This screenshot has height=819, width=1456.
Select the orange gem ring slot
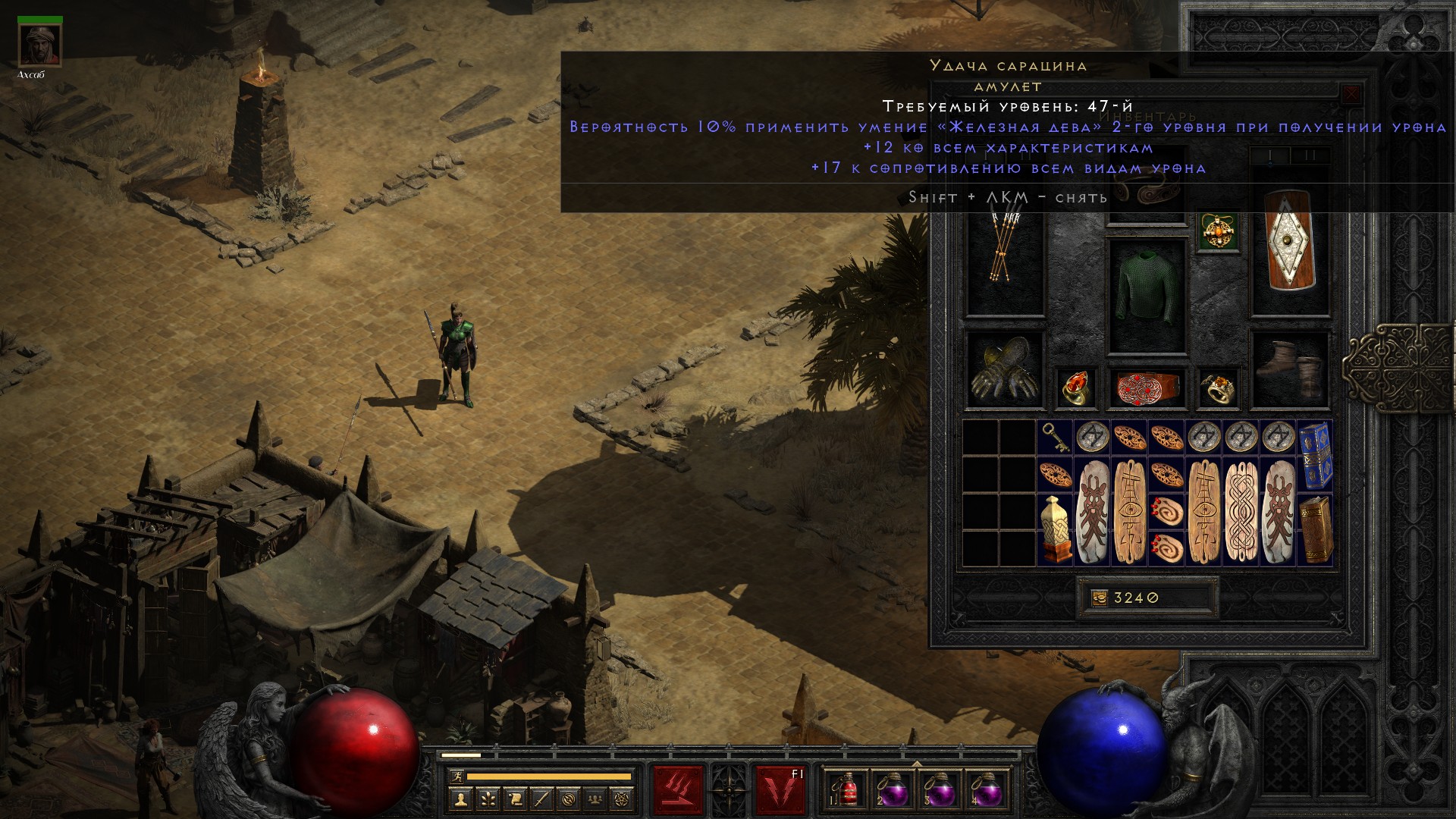[x=1219, y=388]
